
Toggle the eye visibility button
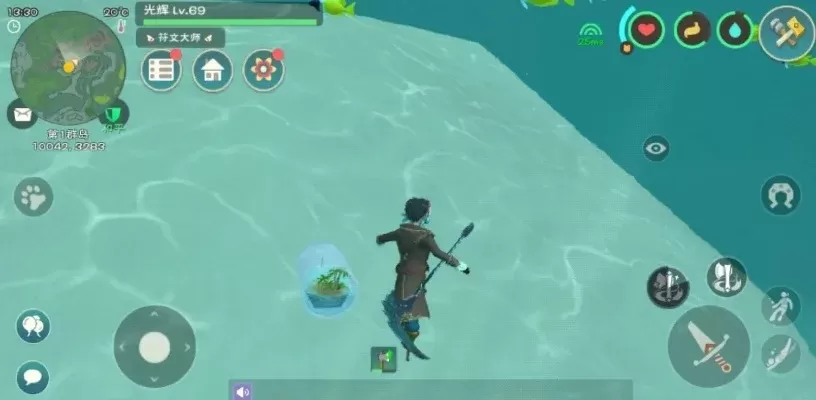656,149
